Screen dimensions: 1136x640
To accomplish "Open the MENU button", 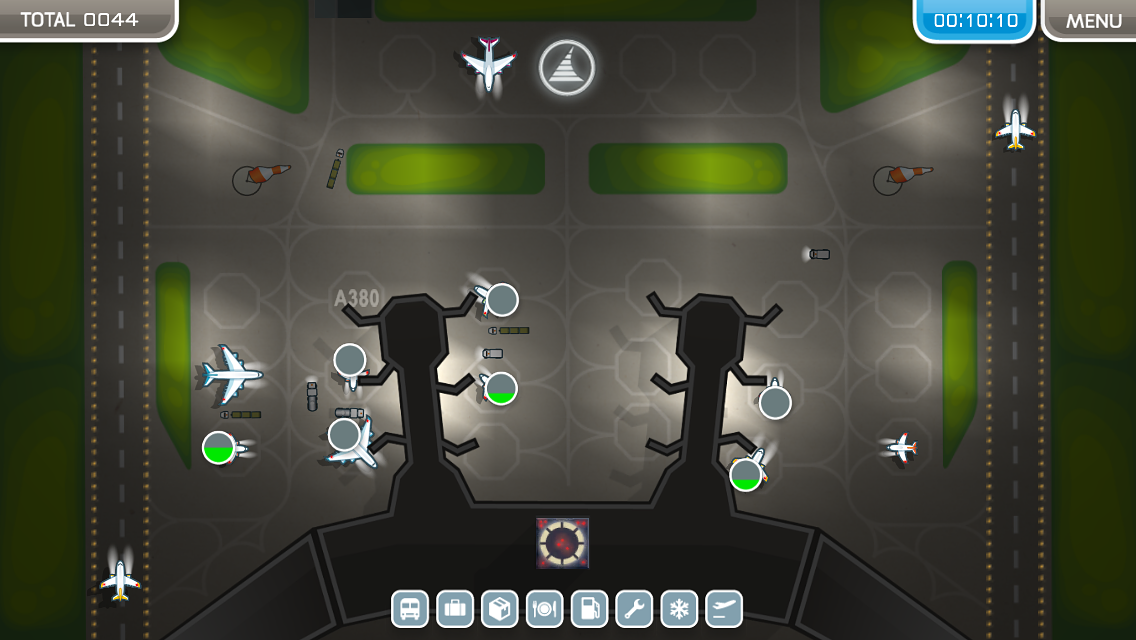I will click(x=1092, y=21).
